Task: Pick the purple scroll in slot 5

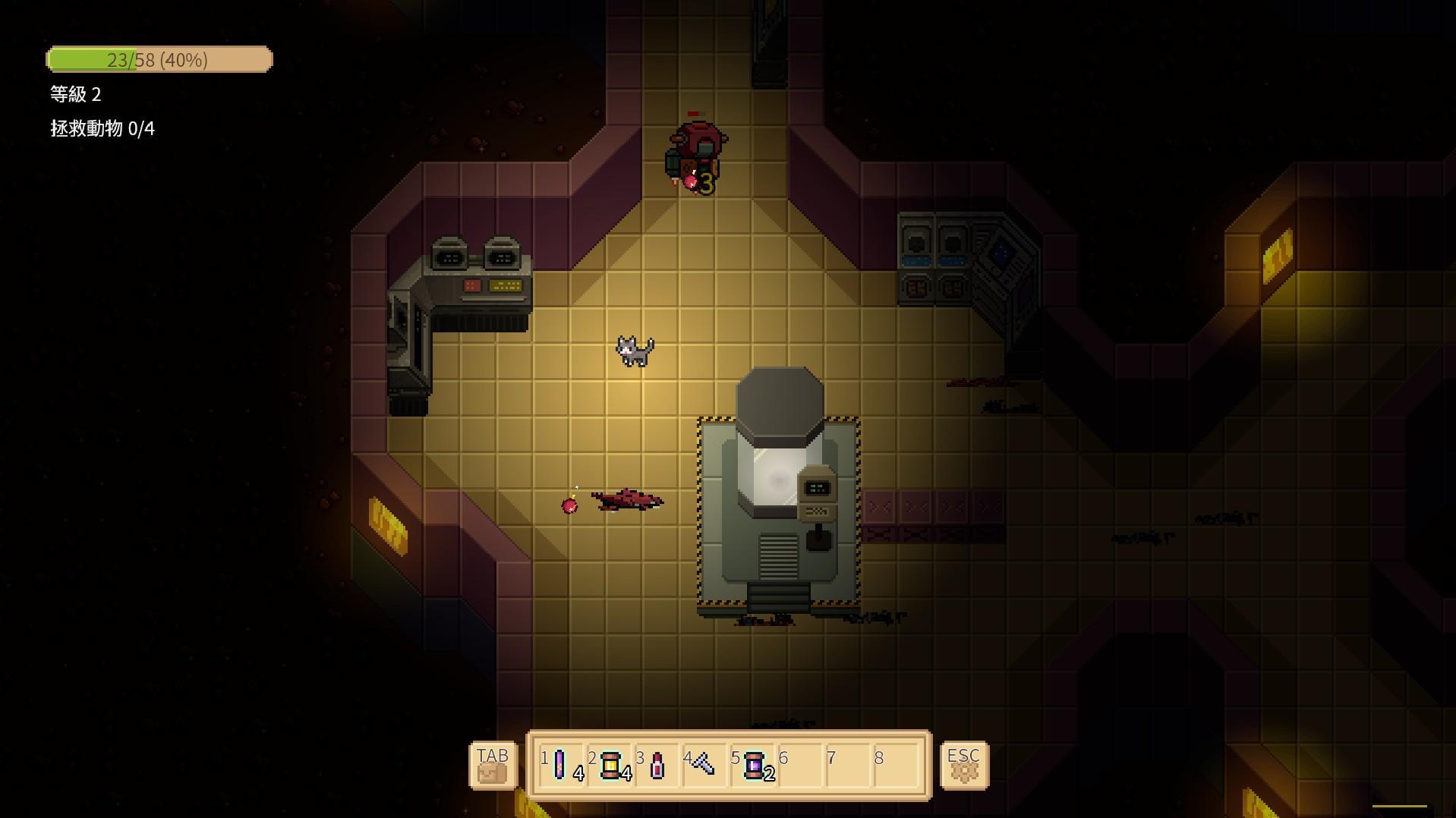Action: pos(753,766)
